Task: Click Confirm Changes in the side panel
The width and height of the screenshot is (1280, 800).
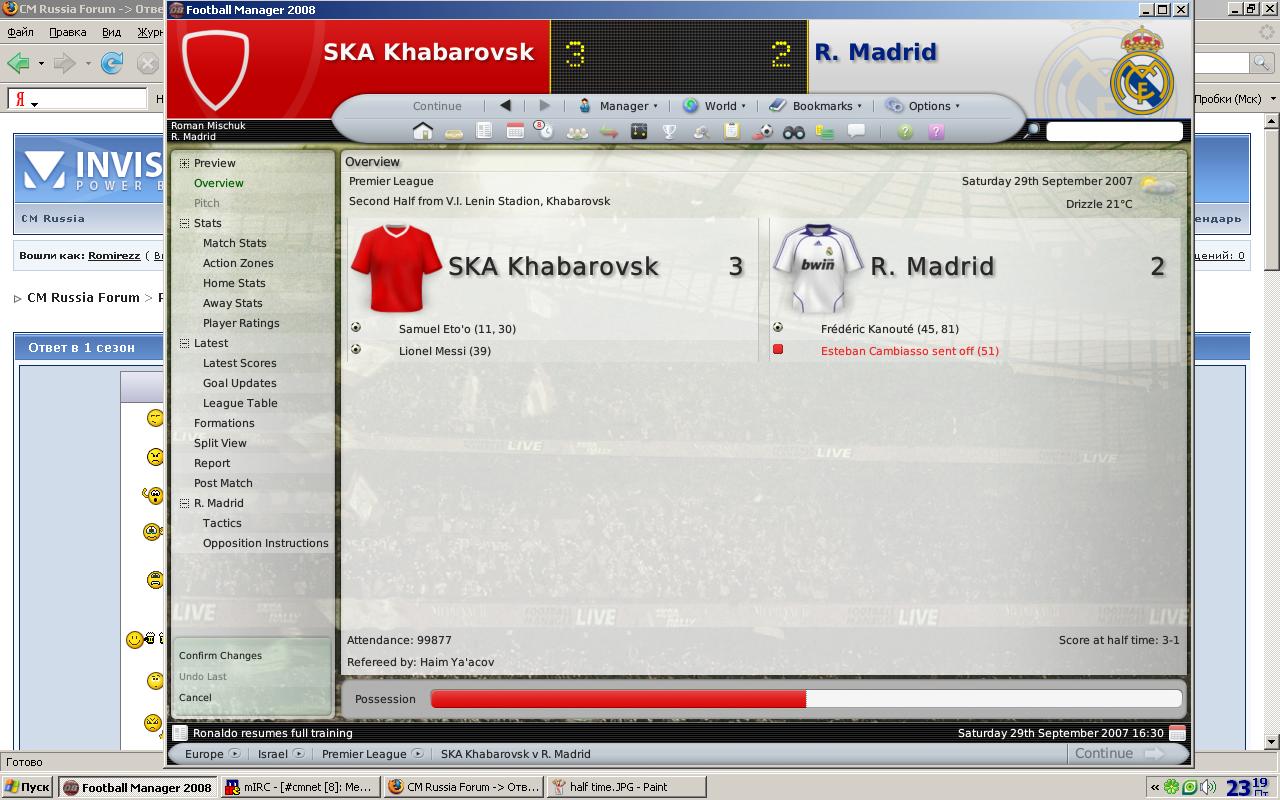Action: click(220, 656)
